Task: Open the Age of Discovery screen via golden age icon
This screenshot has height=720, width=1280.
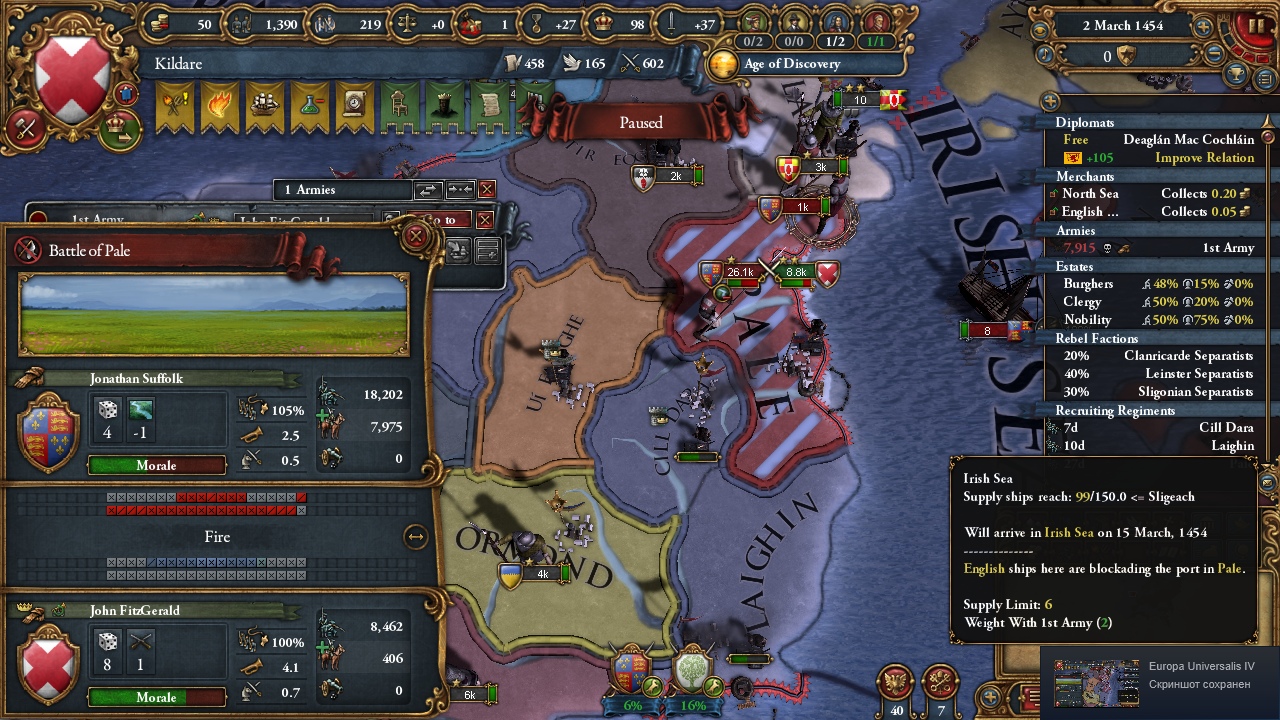Action: [721, 63]
